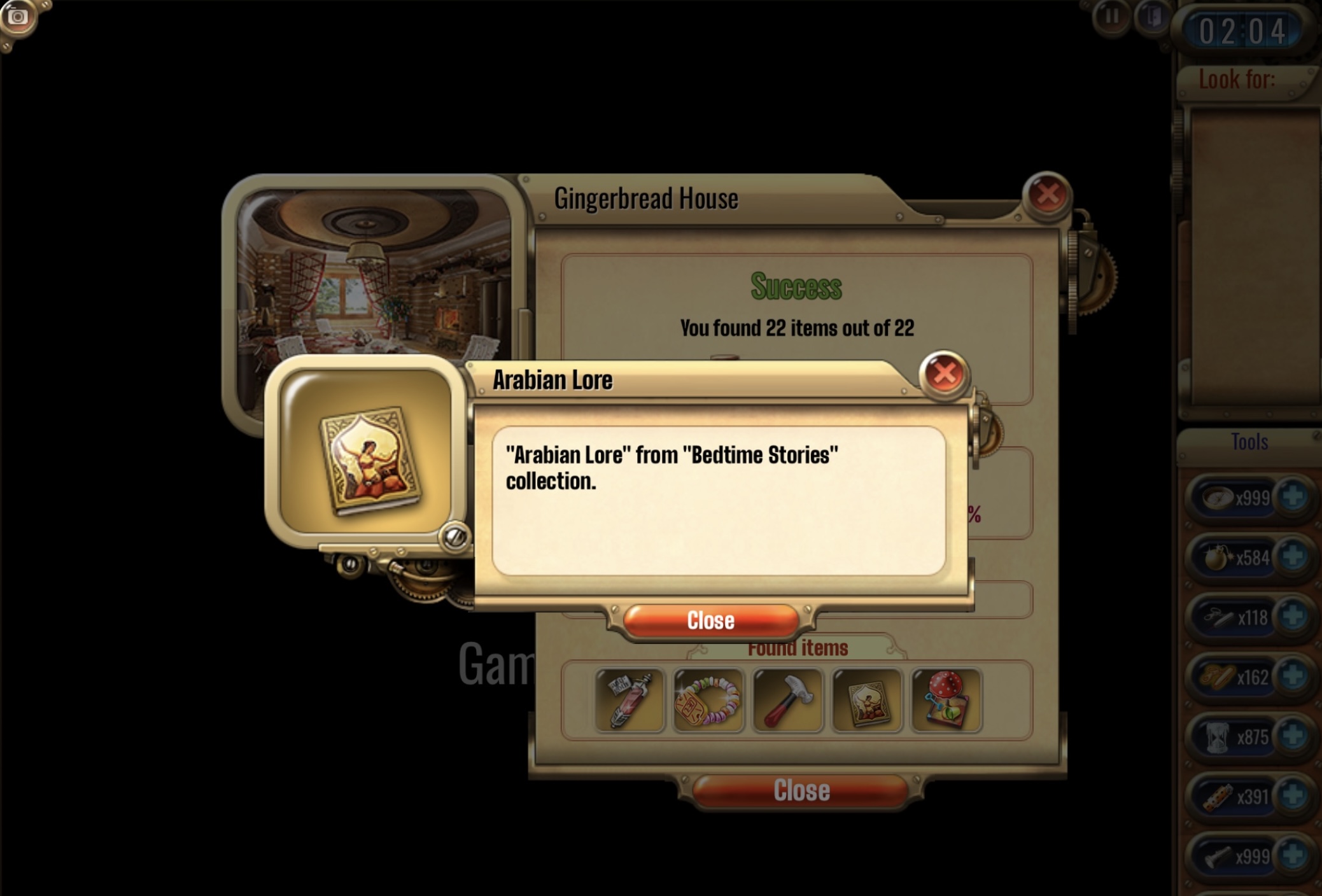1322x896 pixels.
Task: Activate the bomb tool
Action: [x=1217, y=558]
